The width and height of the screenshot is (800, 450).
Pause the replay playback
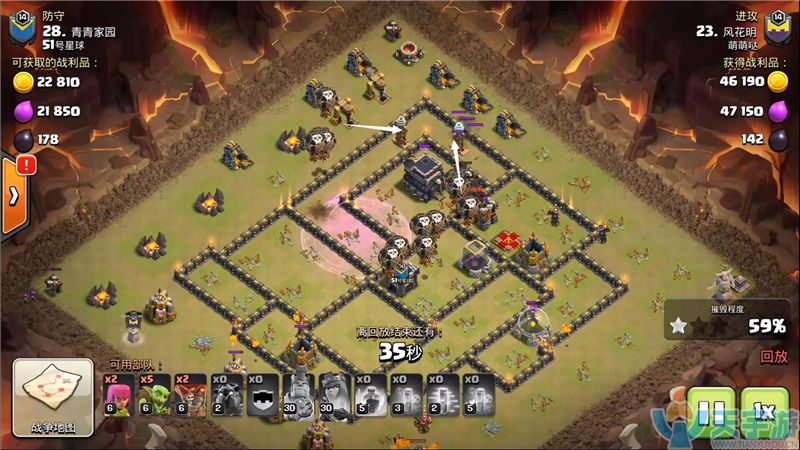[711, 412]
